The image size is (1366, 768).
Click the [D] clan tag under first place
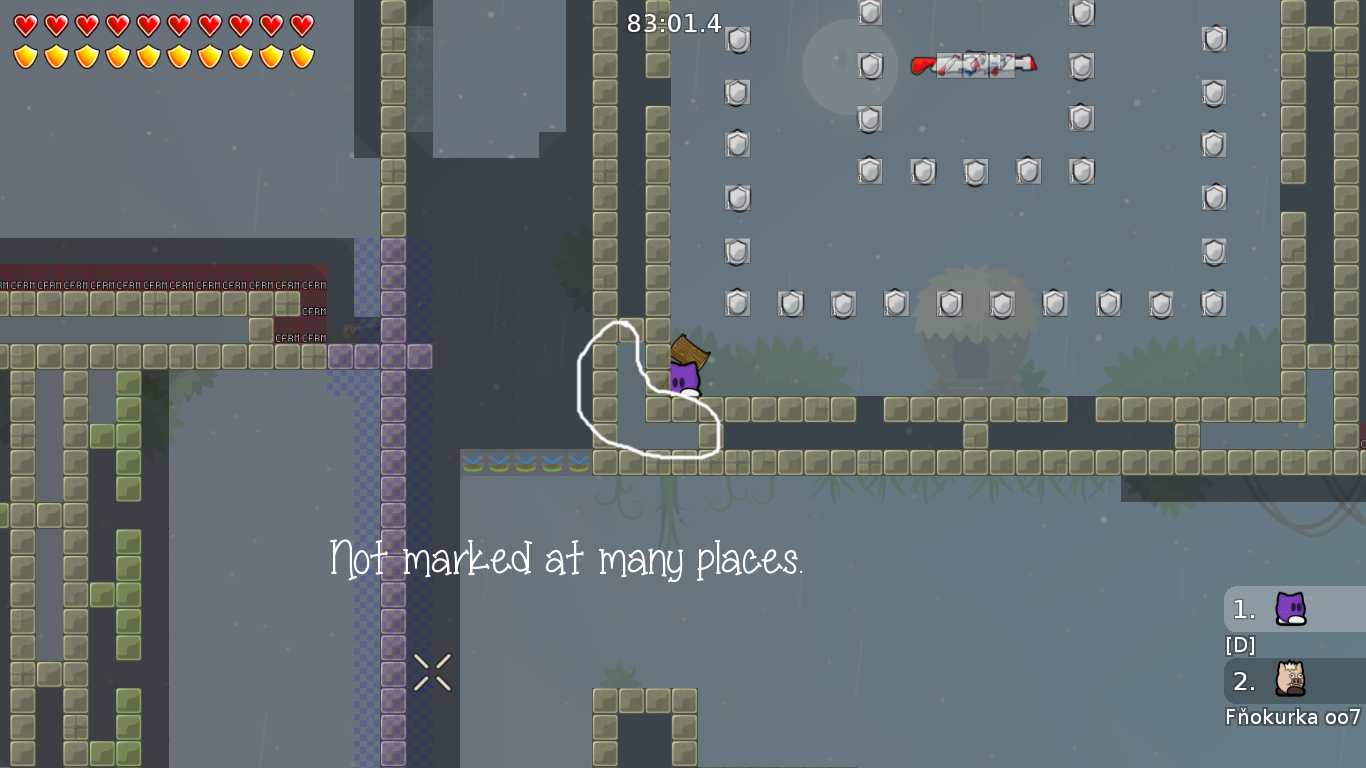point(1239,645)
